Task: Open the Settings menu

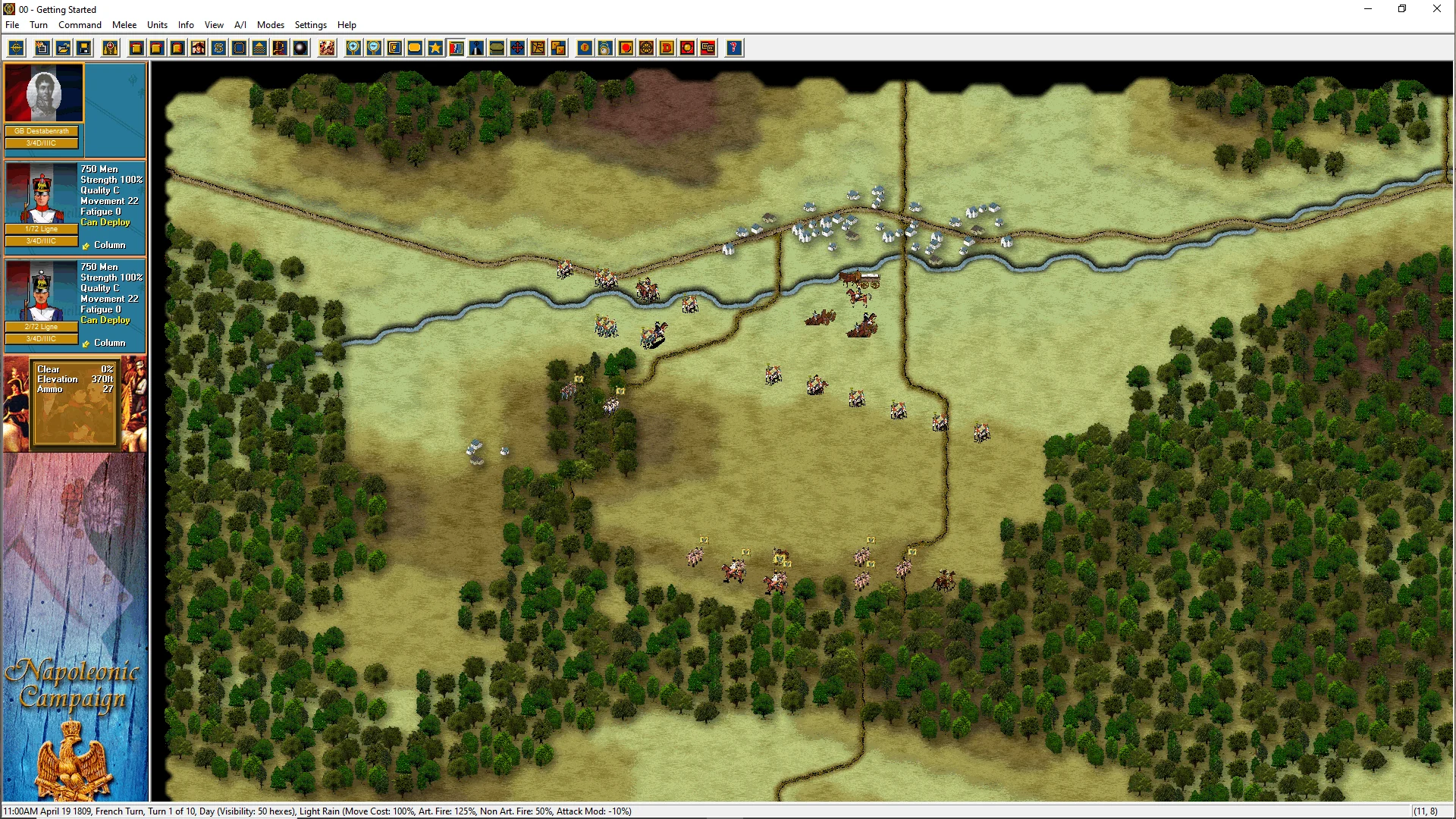Action: point(310,25)
